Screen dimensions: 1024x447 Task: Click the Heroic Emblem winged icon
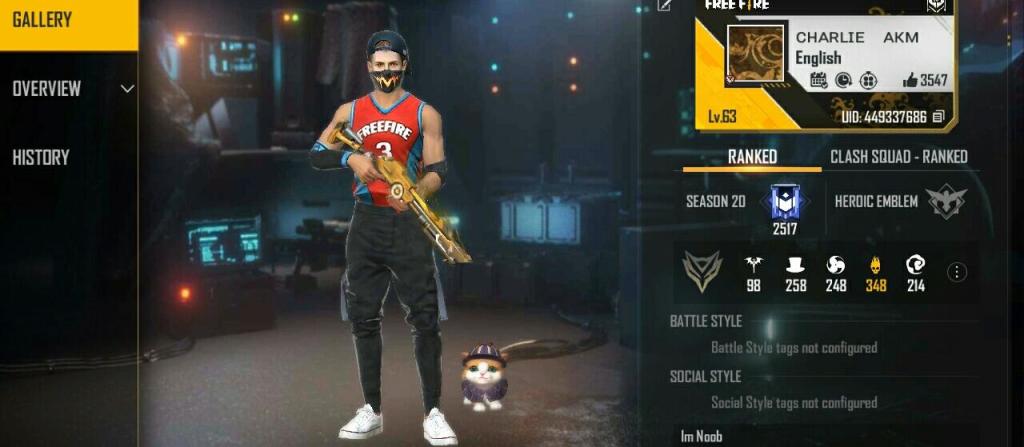point(945,201)
